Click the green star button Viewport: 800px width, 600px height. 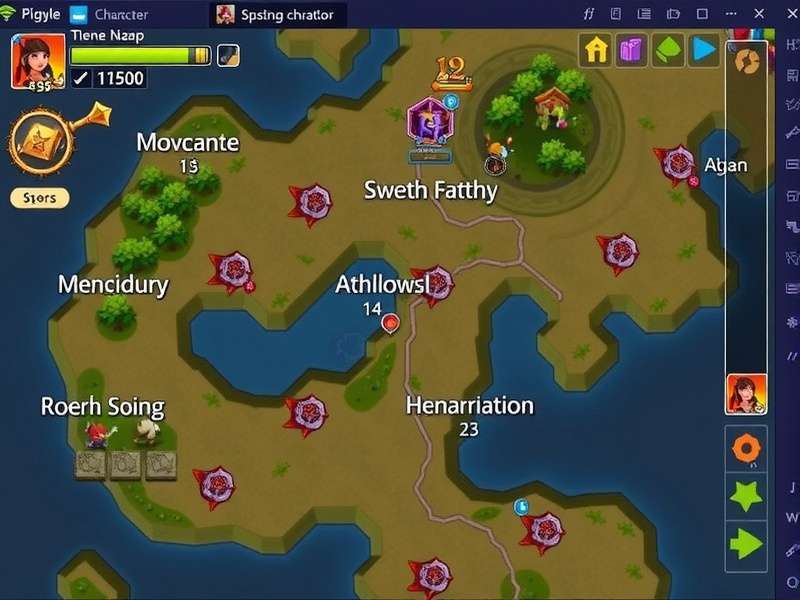(746, 496)
